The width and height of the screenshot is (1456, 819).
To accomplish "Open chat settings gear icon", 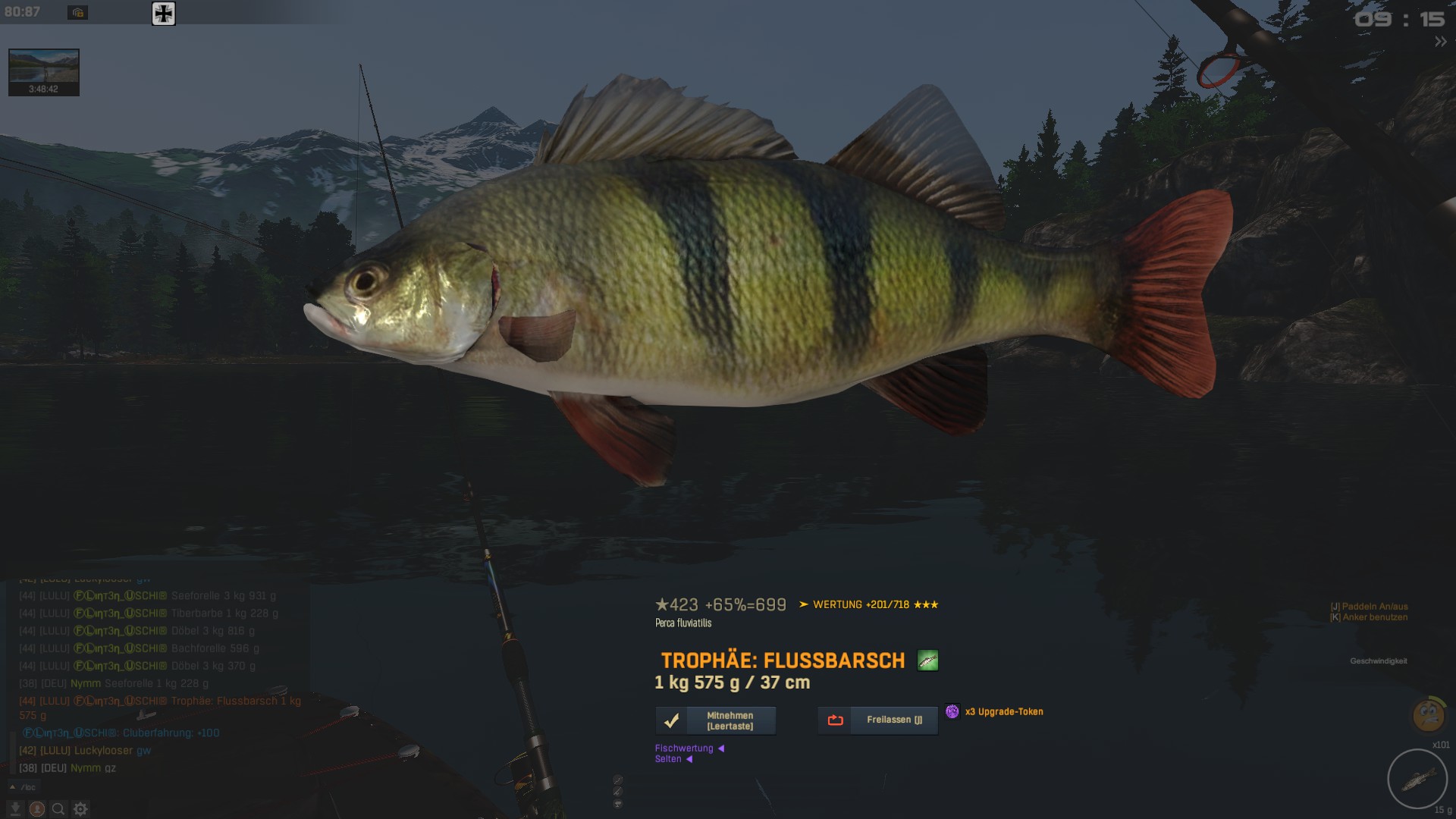I will click(80, 809).
